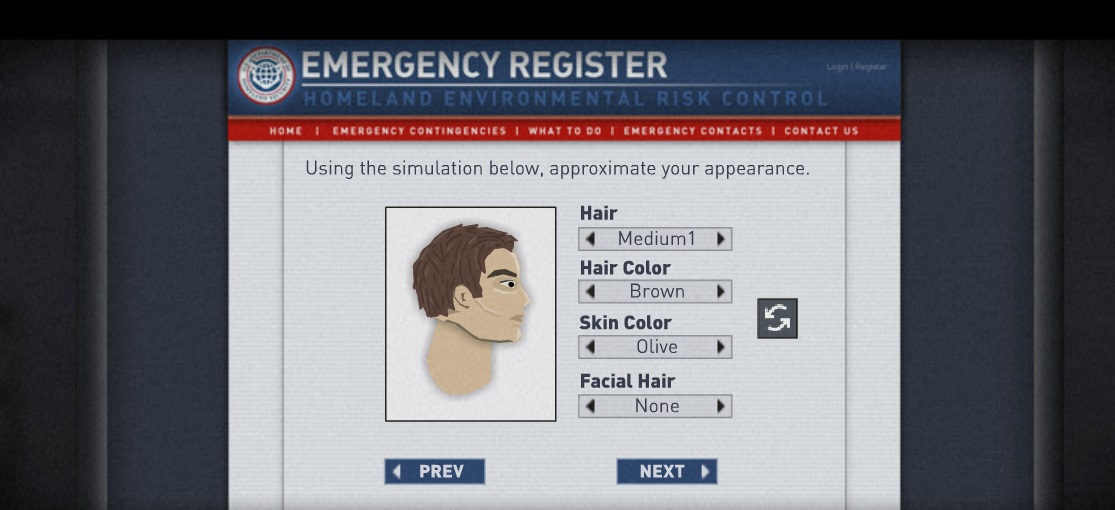Open EMERGENCY CONTACTS in the red bar
The image size is (1115, 510).
692,131
